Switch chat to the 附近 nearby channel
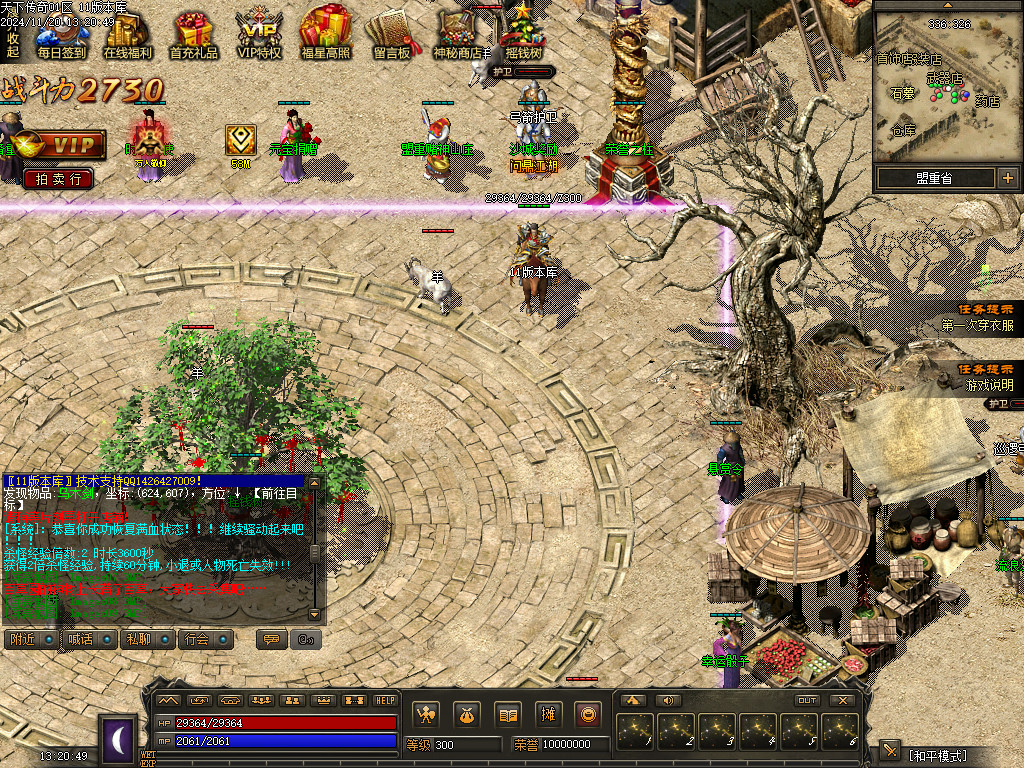1024x768 pixels. (x=30, y=639)
